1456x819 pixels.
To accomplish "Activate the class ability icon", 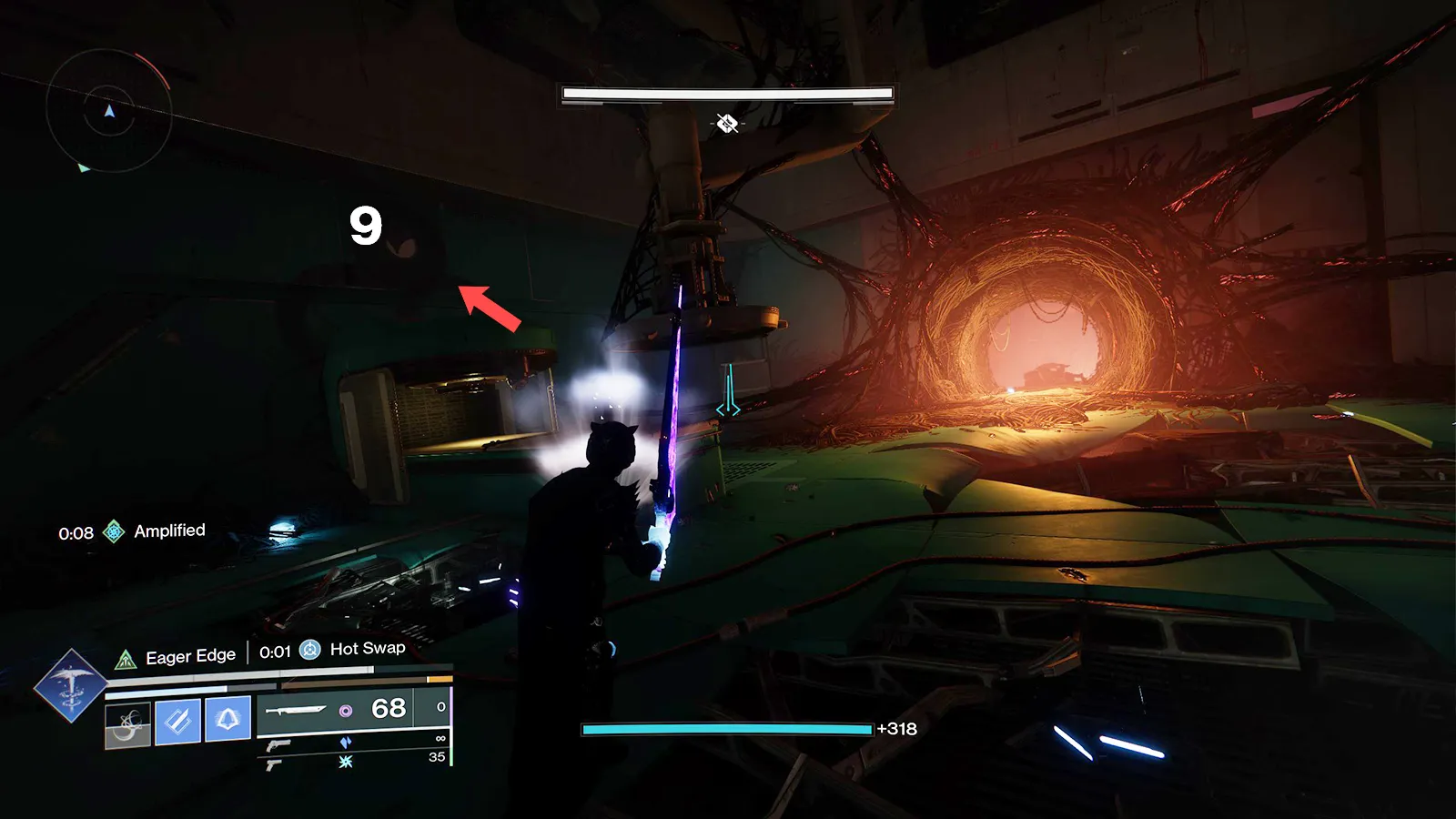I will pos(227,720).
